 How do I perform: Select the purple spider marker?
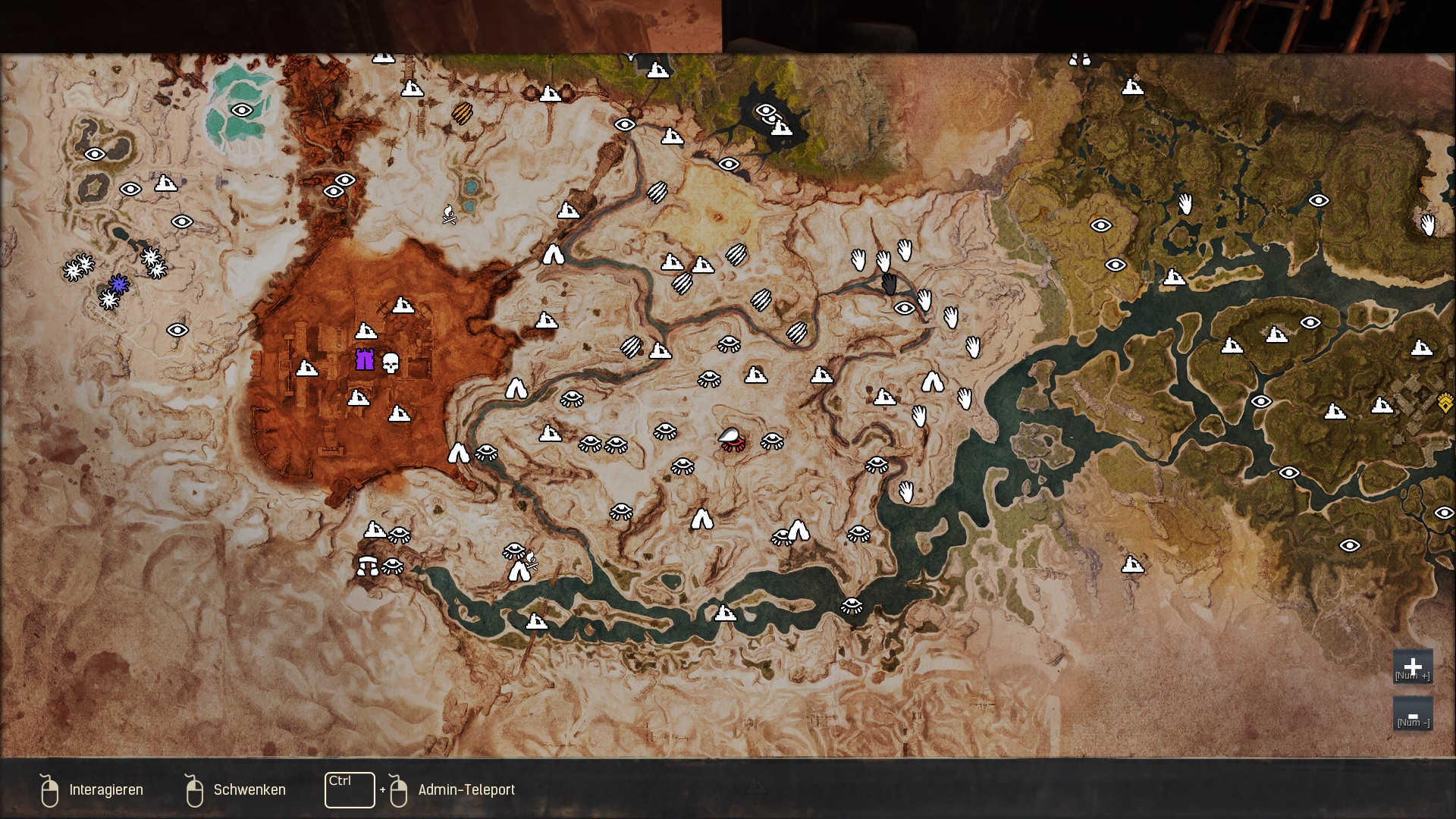(x=118, y=284)
